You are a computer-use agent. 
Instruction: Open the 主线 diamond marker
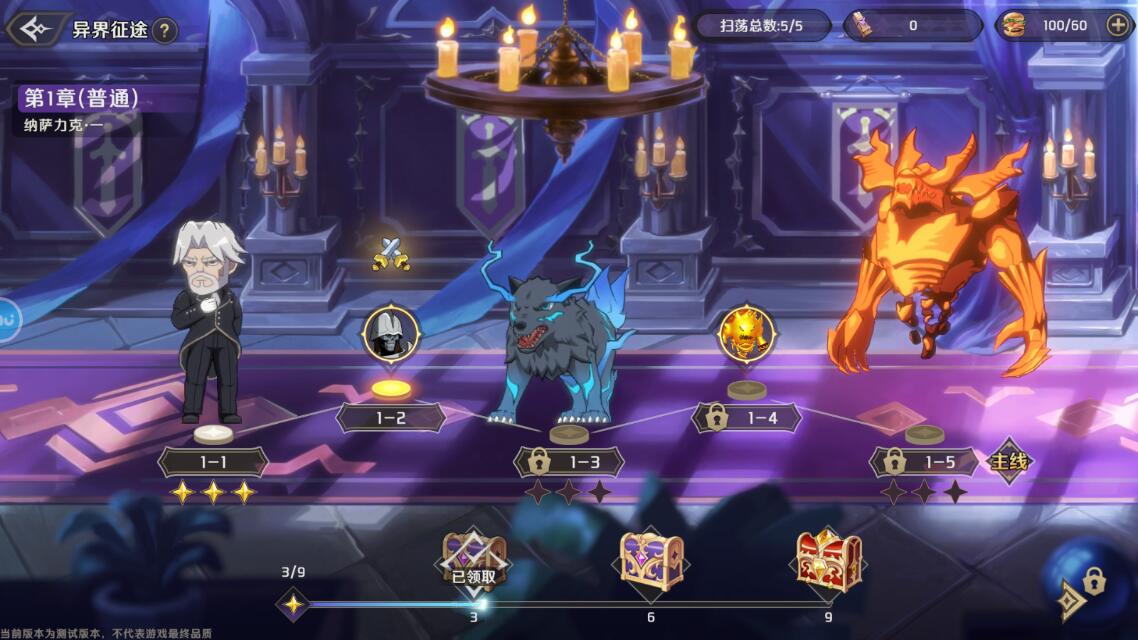click(x=1008, y=462)
